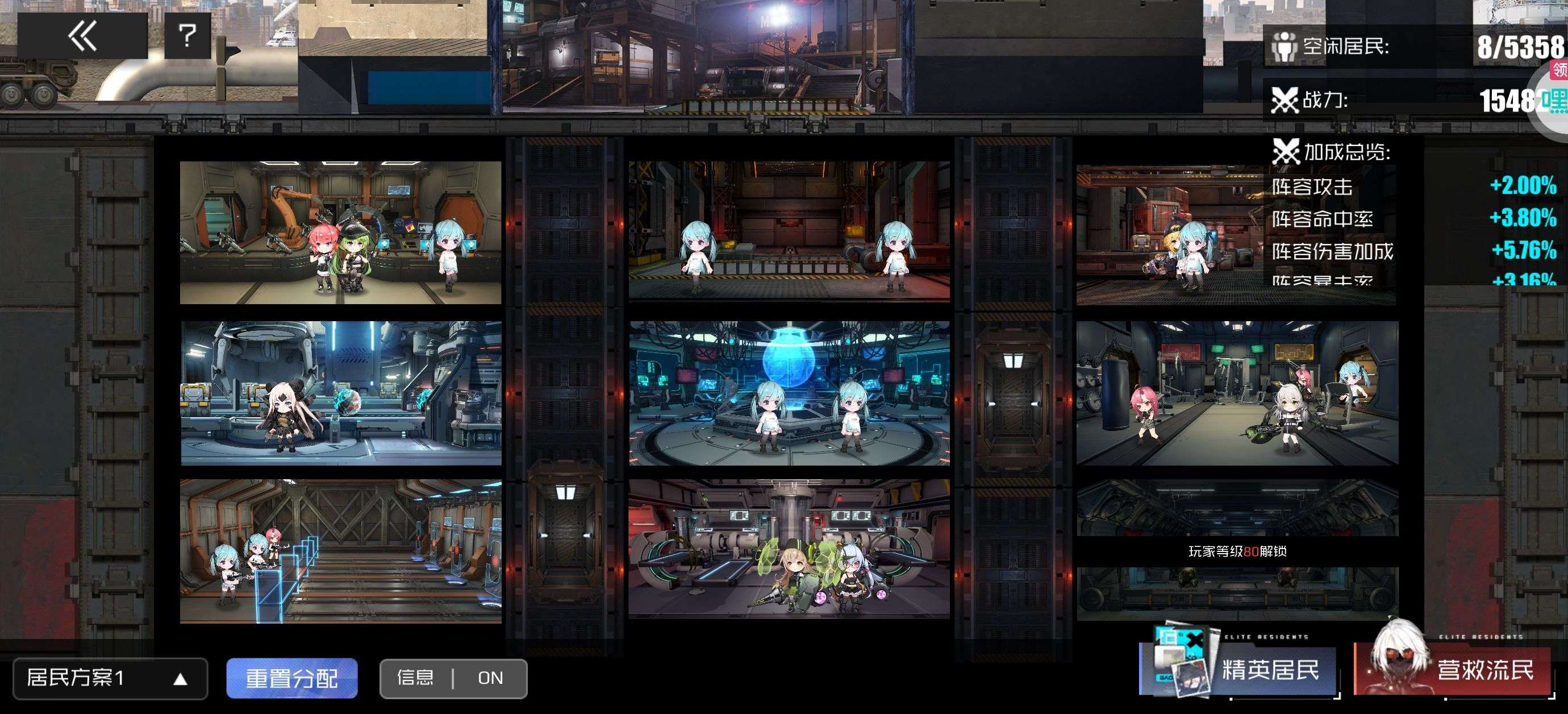Image resolution: width=1568 pixels, height=714 pixels.
Task: Expand the 居民方案1 plan dropdown
Action: tap(110, 678)
